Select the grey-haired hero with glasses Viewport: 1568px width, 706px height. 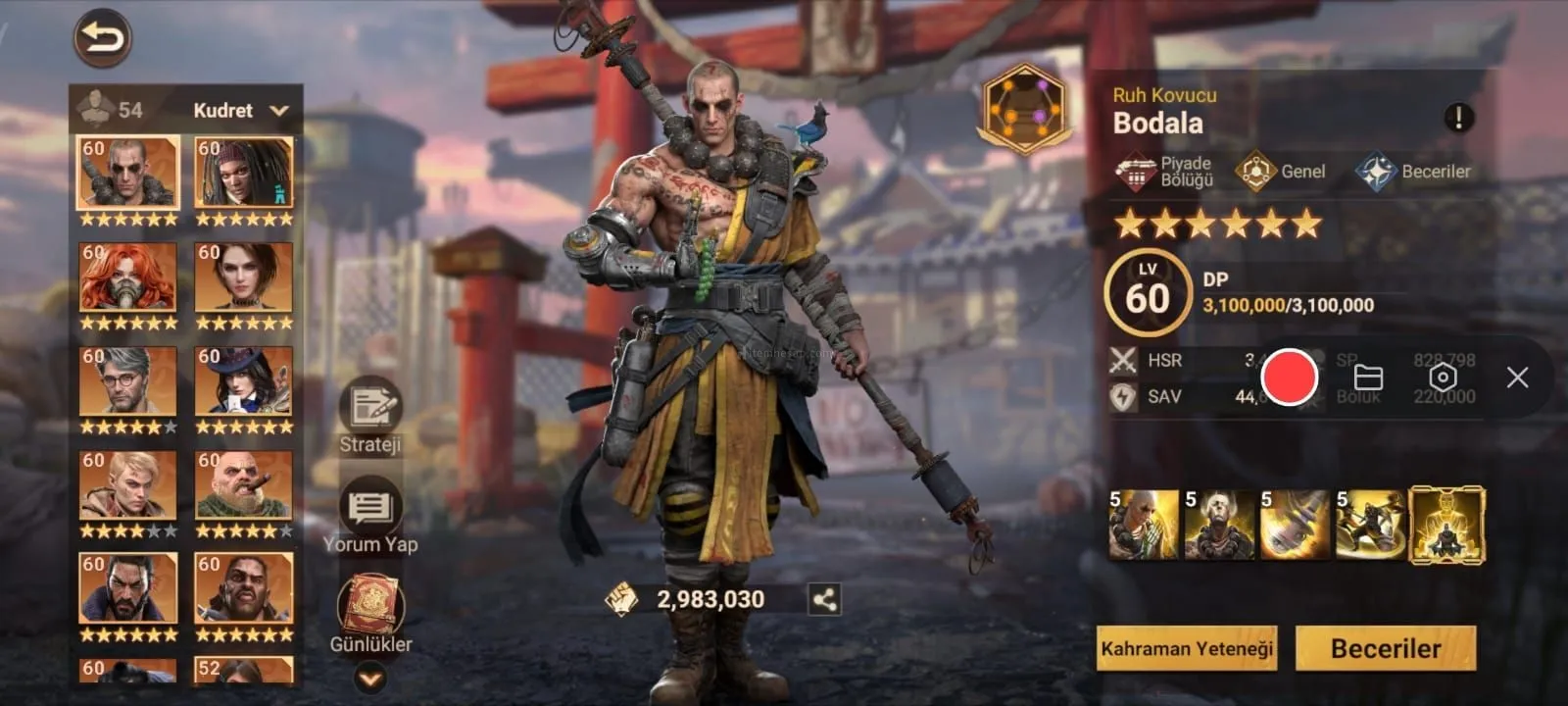(x=127, y=381)
